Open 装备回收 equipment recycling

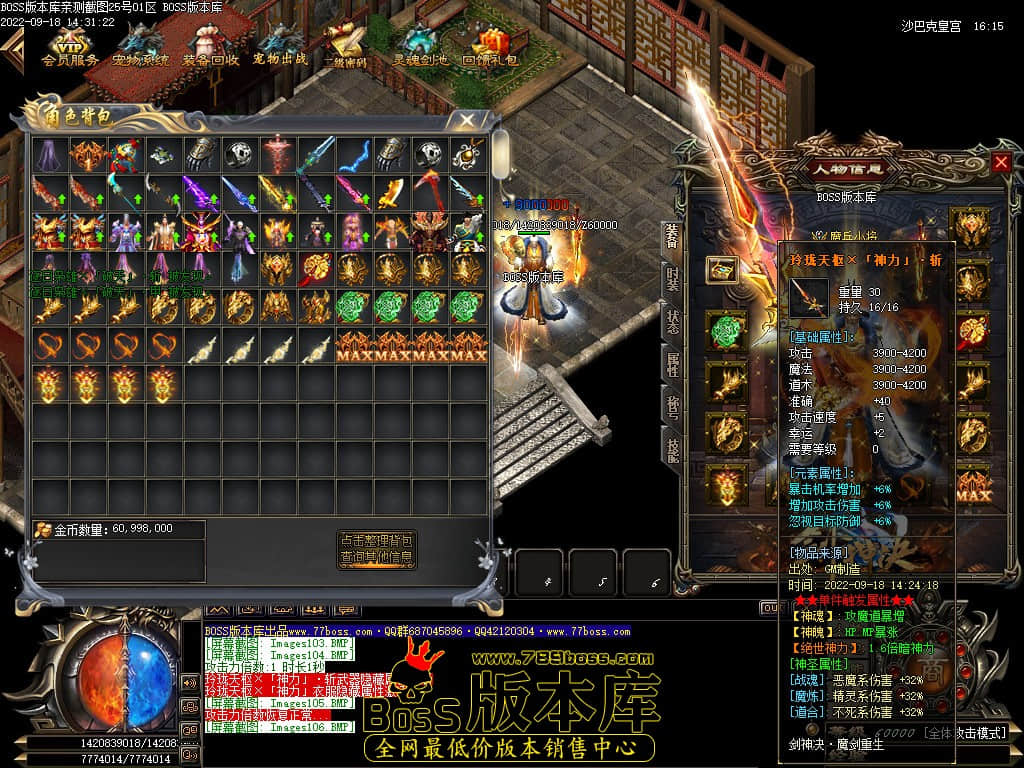(211, 45)
